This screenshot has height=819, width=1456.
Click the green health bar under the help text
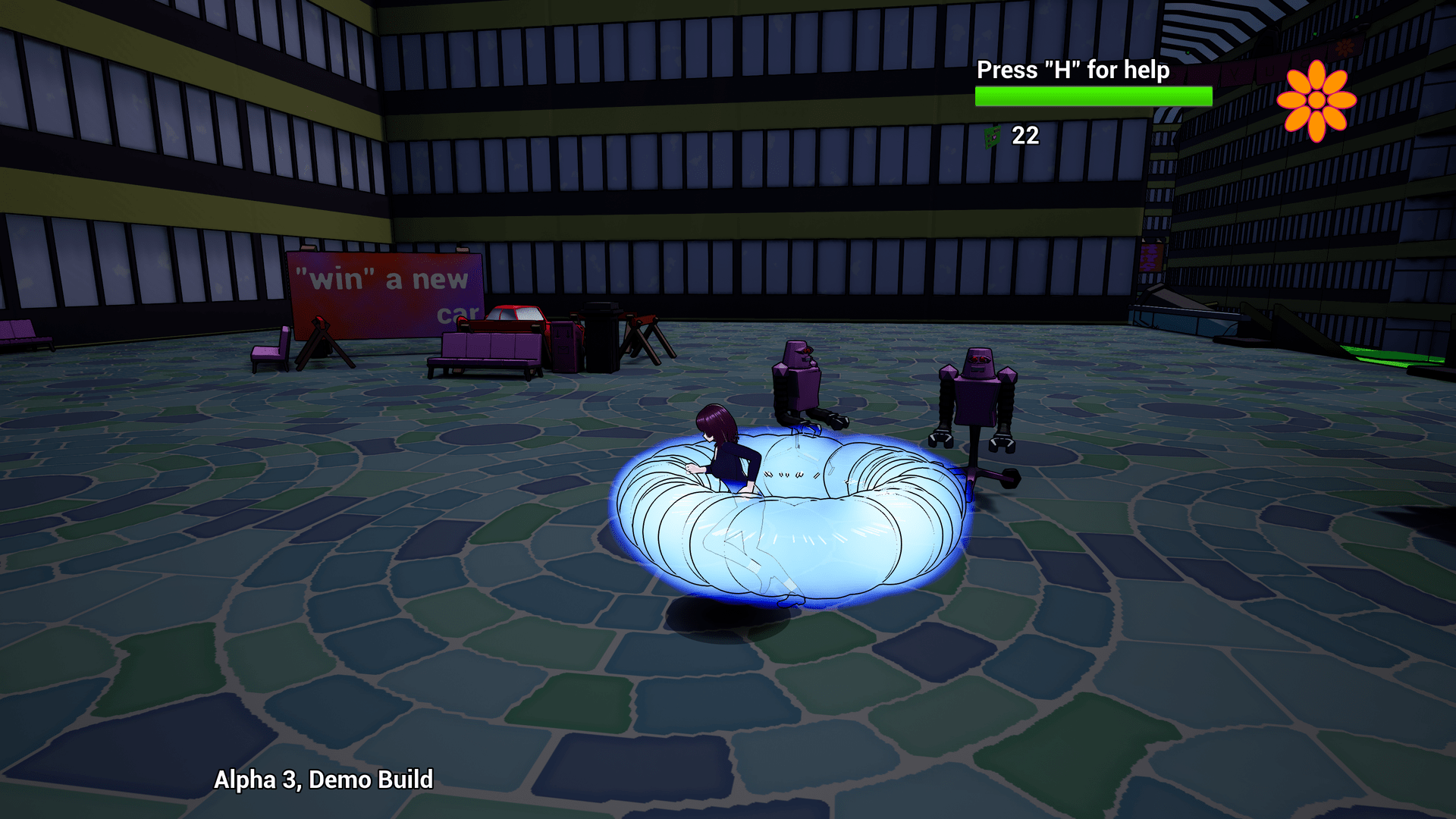click(1092, 96)
